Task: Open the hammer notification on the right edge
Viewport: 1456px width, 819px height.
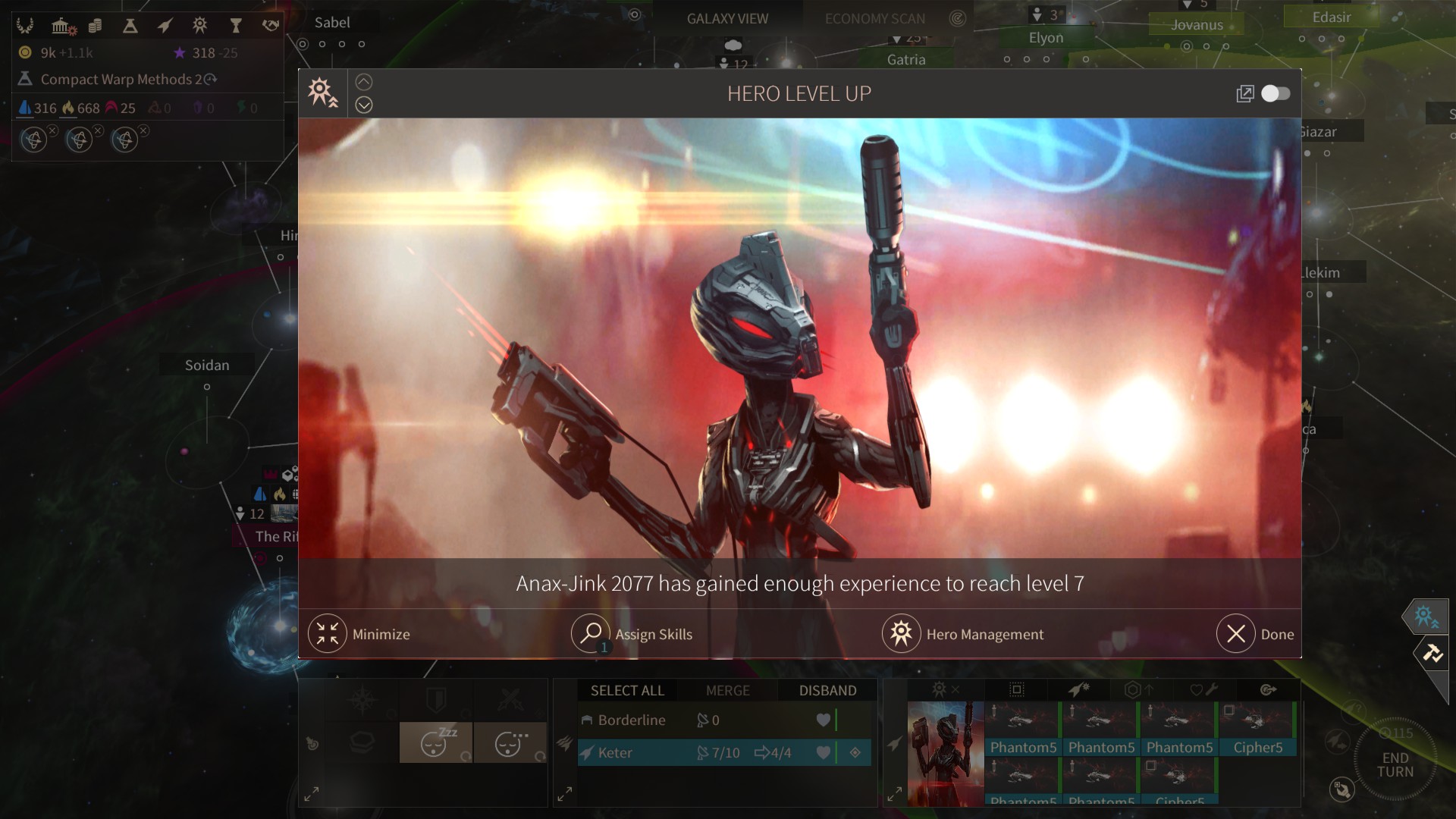Action: (x=1432, y=652)
